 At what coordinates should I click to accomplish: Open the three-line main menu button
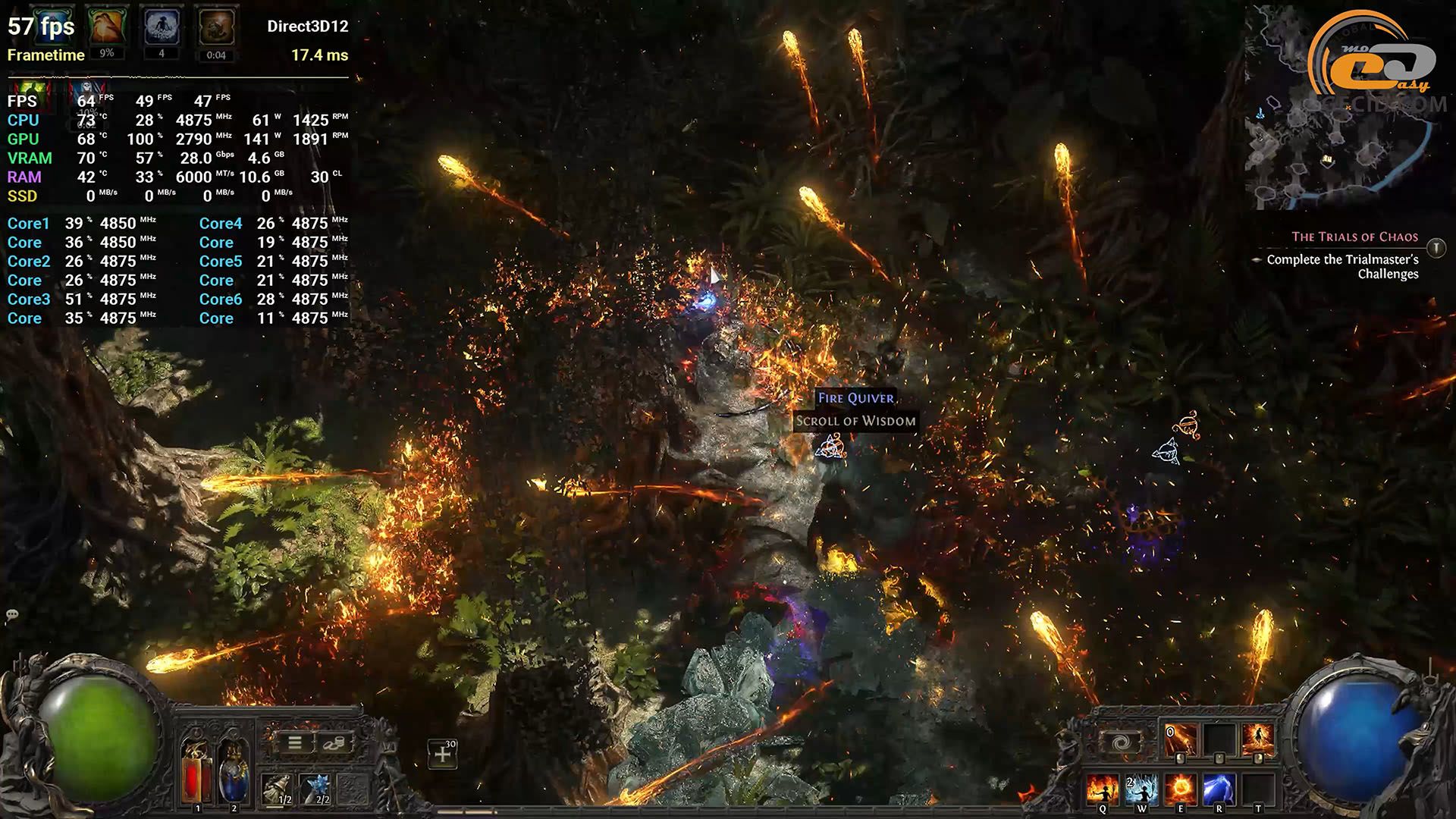tap(294, 742)
